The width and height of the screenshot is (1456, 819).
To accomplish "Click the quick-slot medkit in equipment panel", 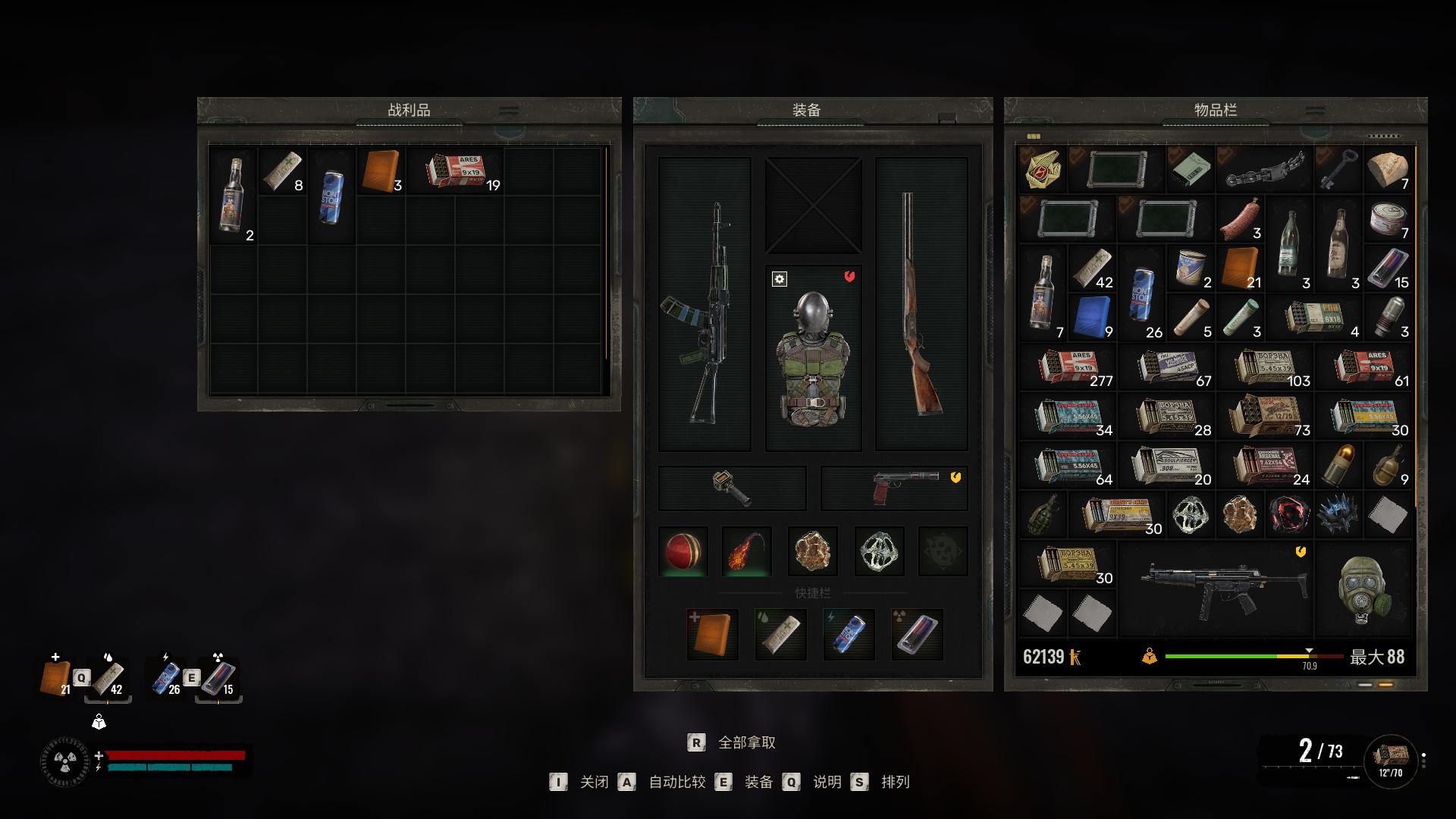I will [x=712, y=634].
